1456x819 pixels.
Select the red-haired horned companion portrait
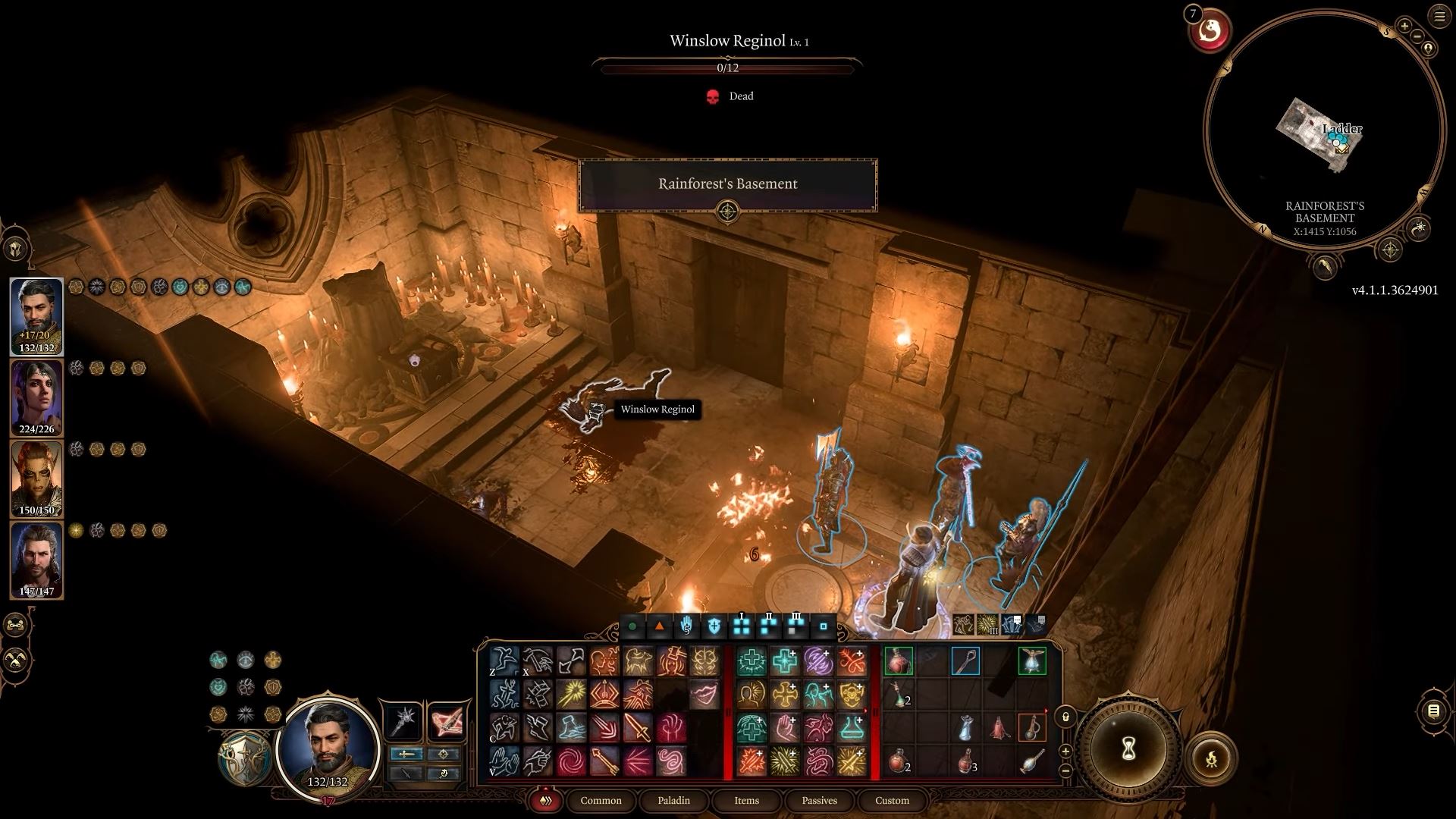pos(36,478)
